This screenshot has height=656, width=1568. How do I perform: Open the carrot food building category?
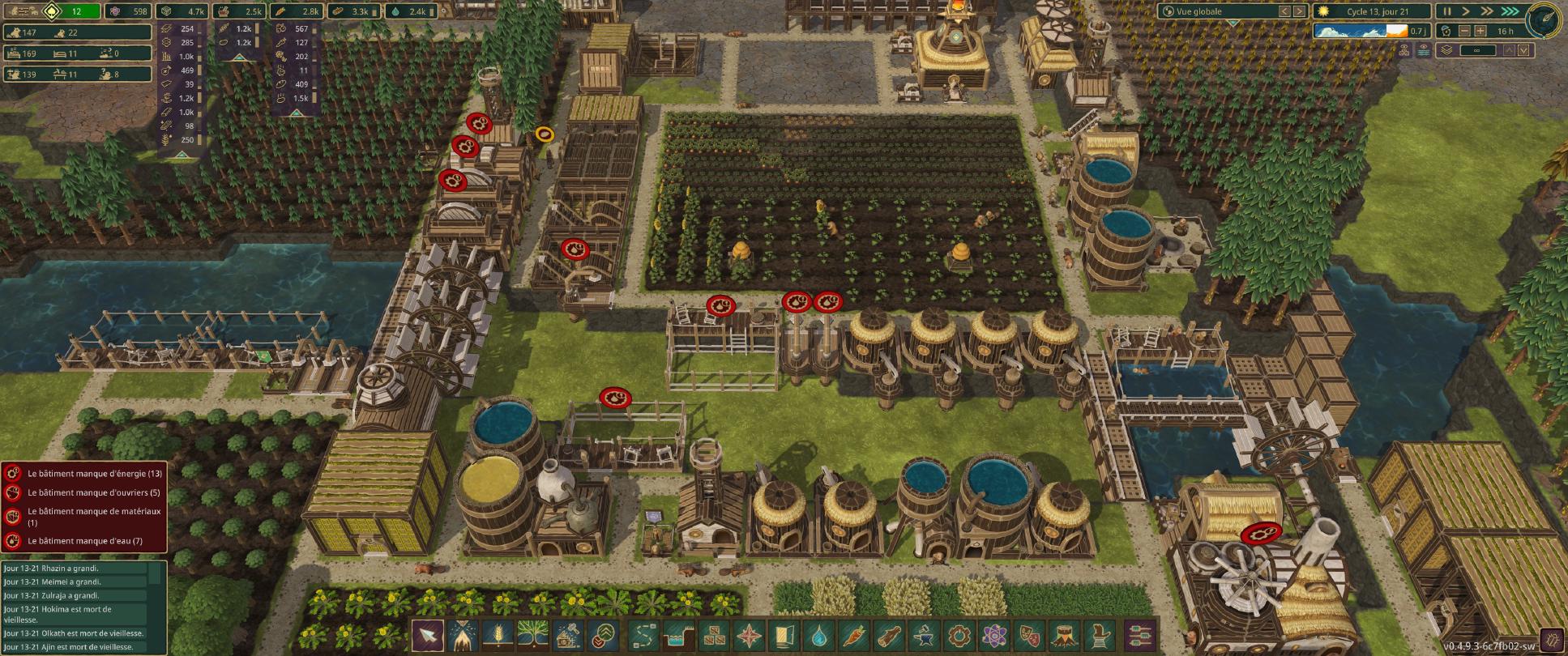(x=856, y=635)
